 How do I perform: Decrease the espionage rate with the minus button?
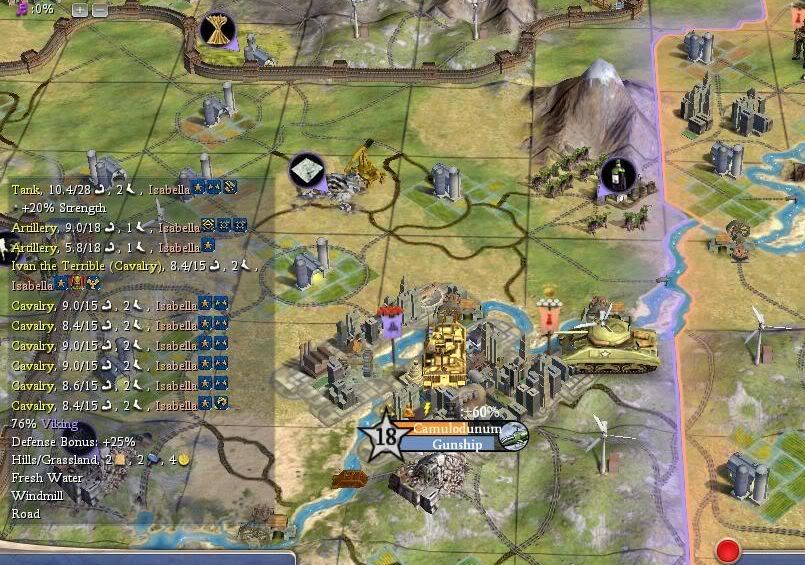point(99,10)
